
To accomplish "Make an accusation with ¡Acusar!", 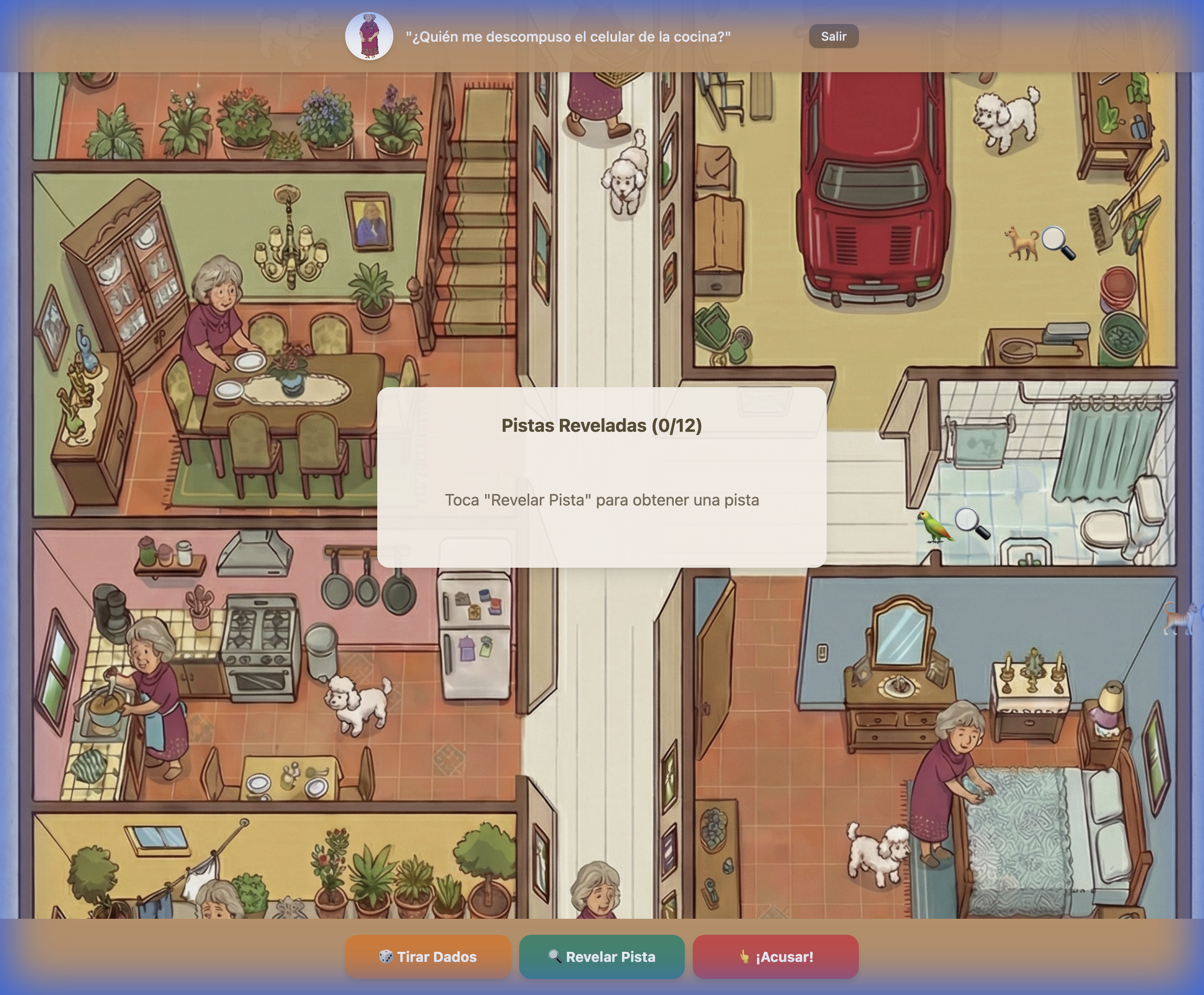I will [775, 956].
